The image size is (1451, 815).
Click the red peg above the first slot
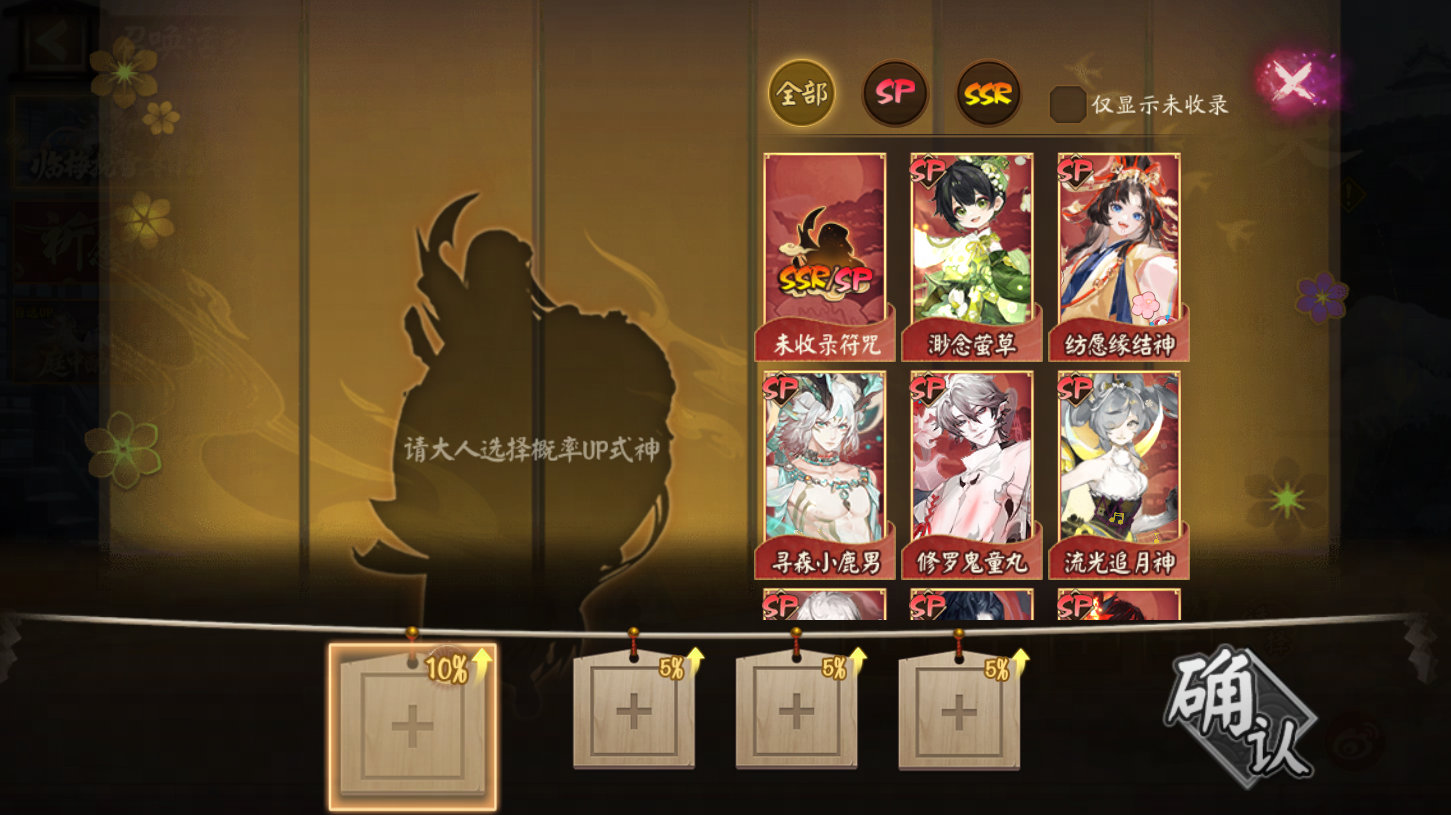(x=412, y=633)
